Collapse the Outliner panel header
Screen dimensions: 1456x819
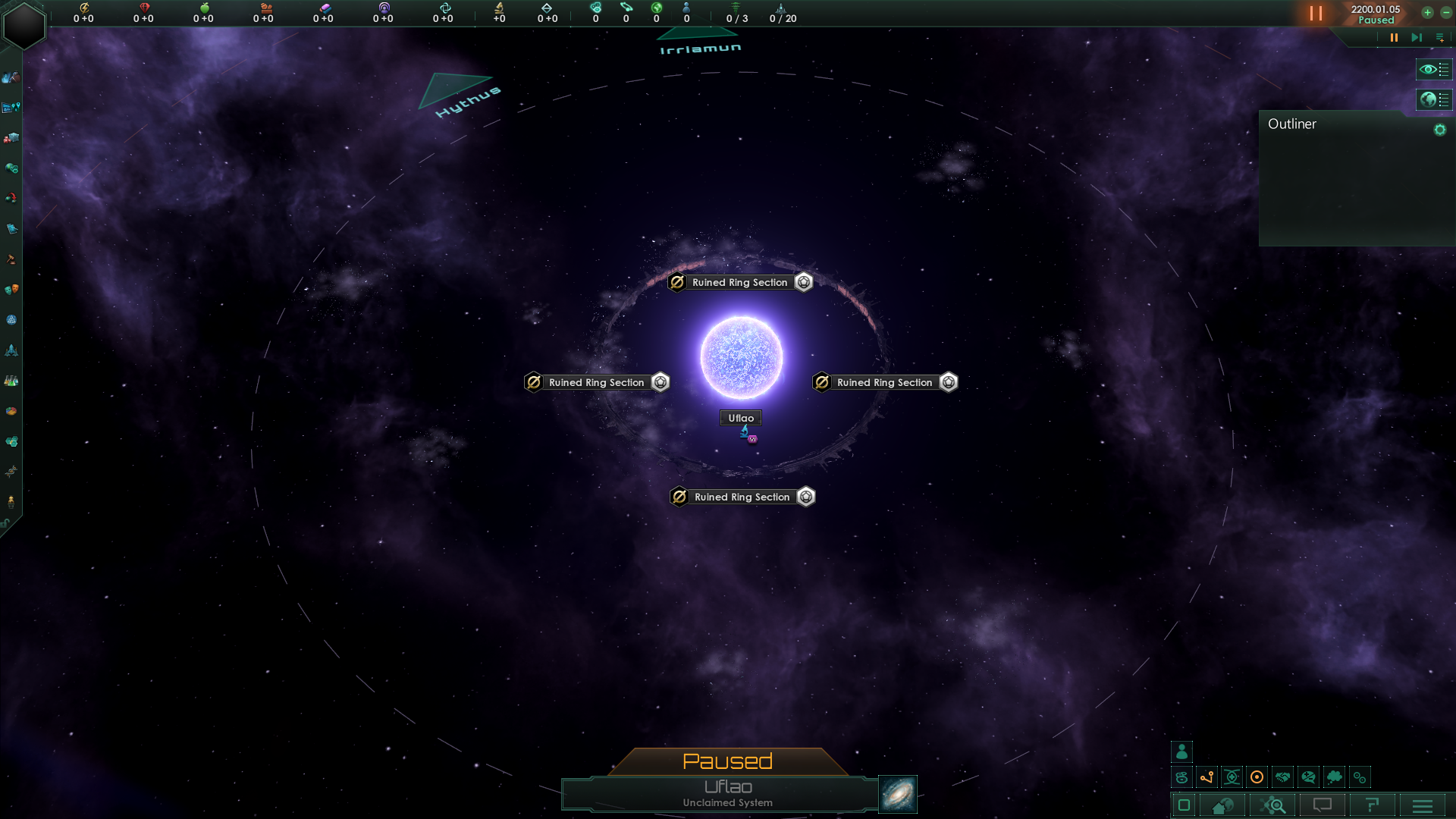[x=1293, y=124]
